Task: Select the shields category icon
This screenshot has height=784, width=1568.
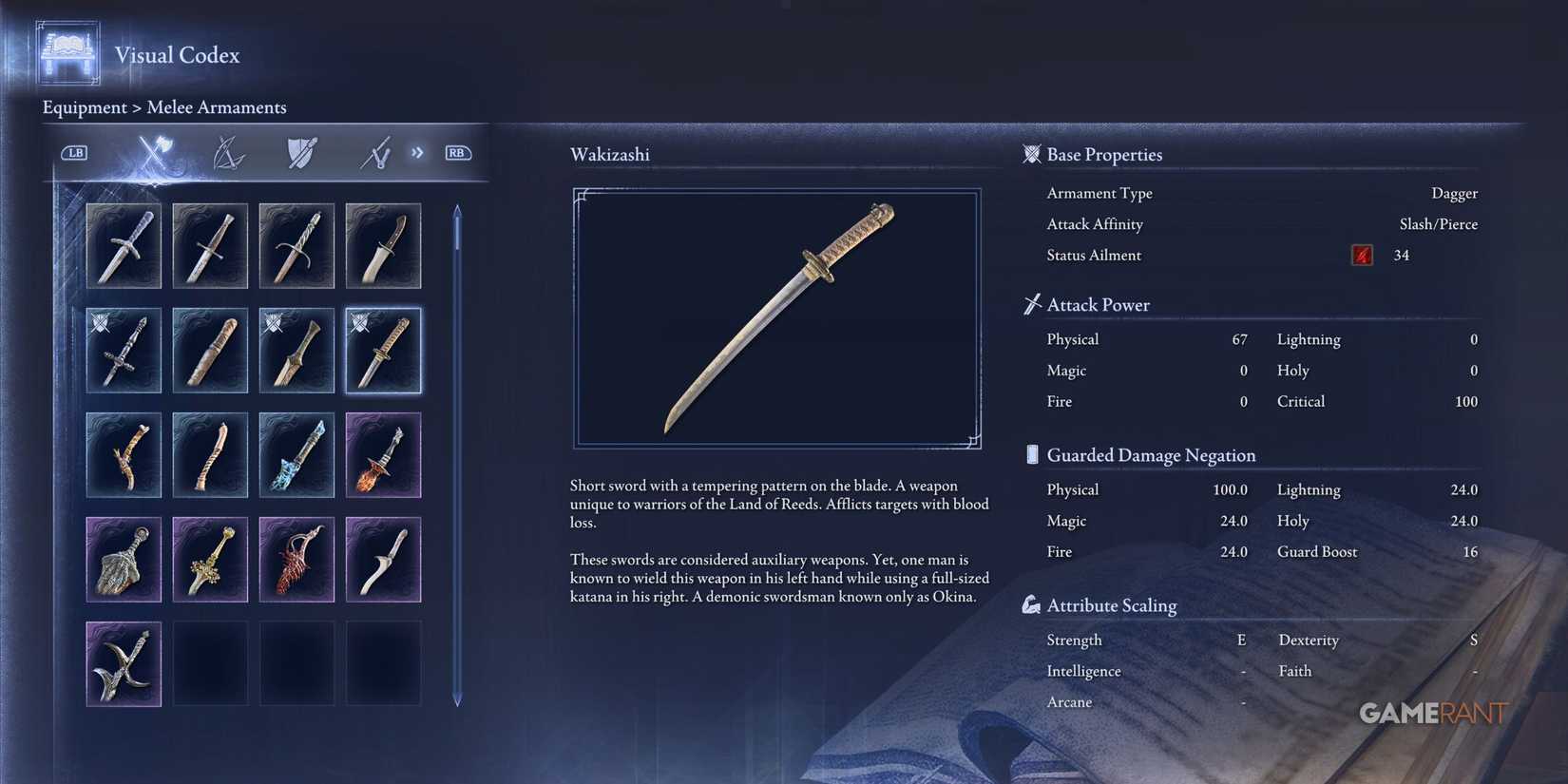Action: 300,152
